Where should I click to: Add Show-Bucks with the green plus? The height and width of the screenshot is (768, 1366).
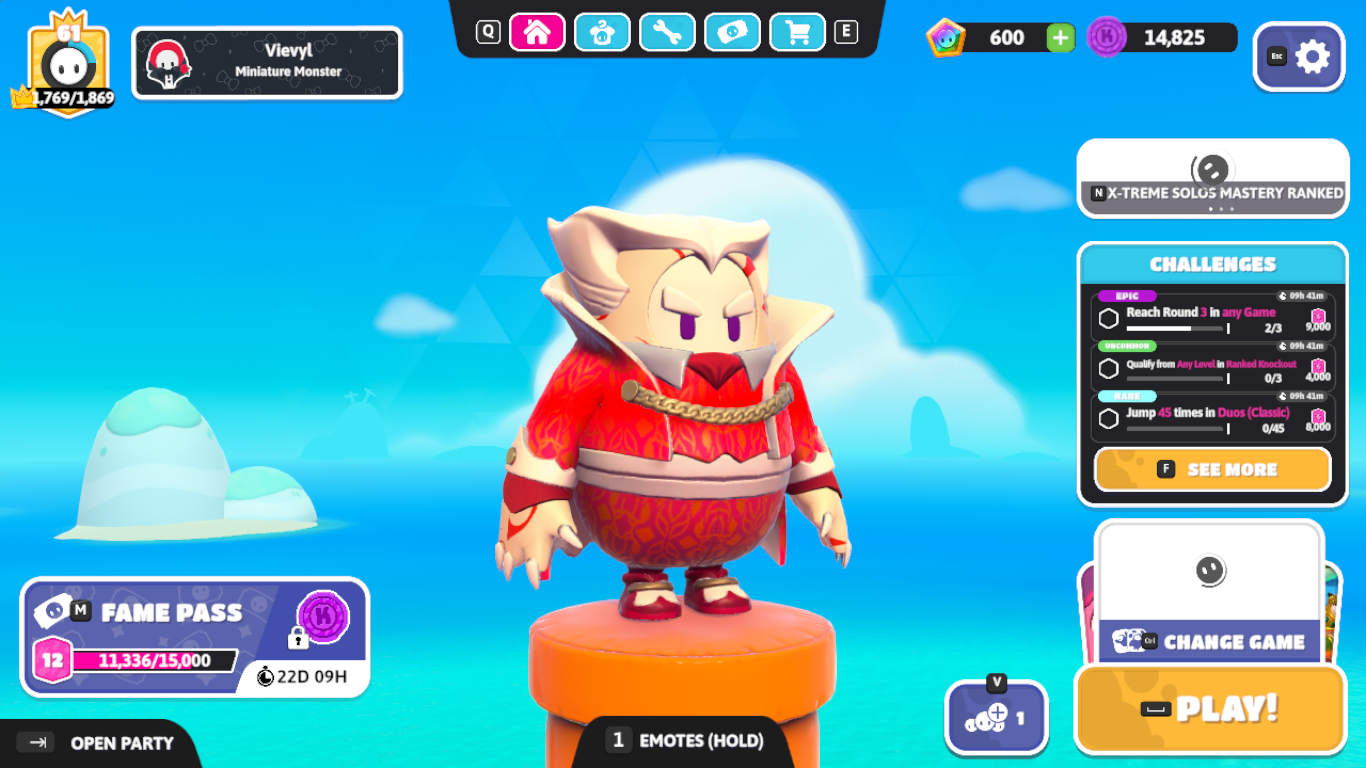pos(1060,38)
